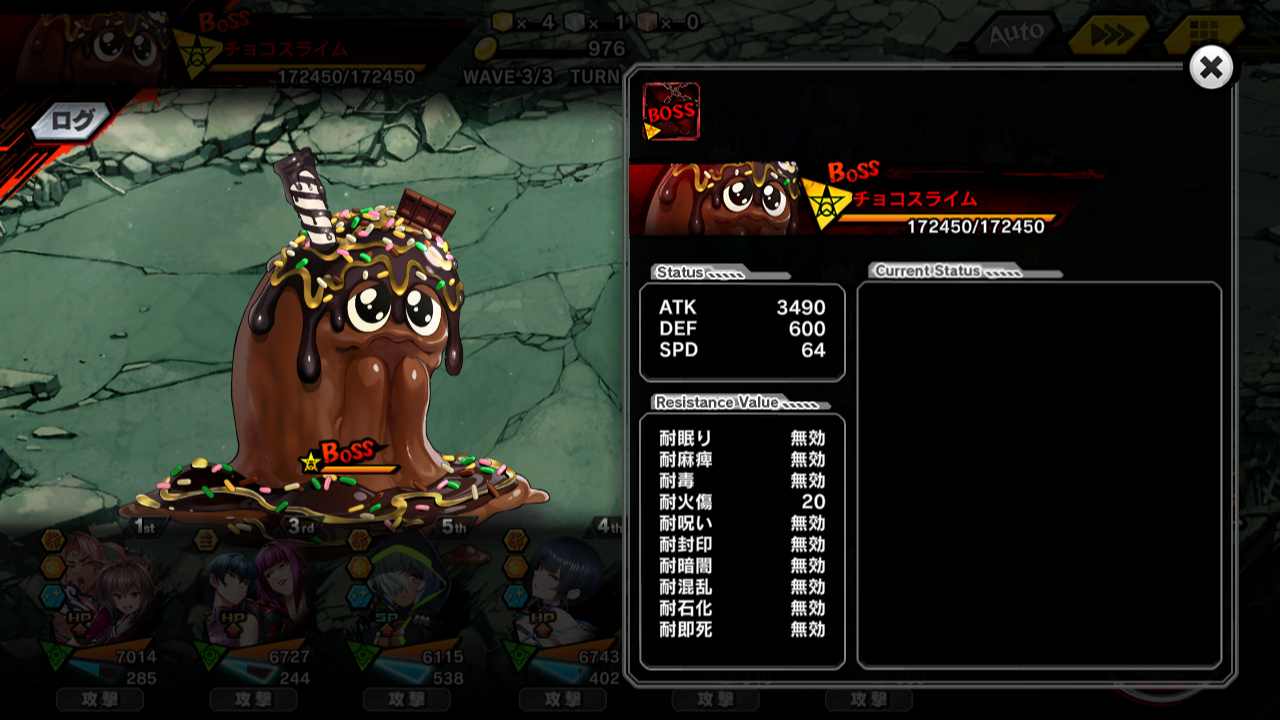Viewport: 1280px width, 720px height.
Task: Close the boss status panel
Action: point(1211,68)
